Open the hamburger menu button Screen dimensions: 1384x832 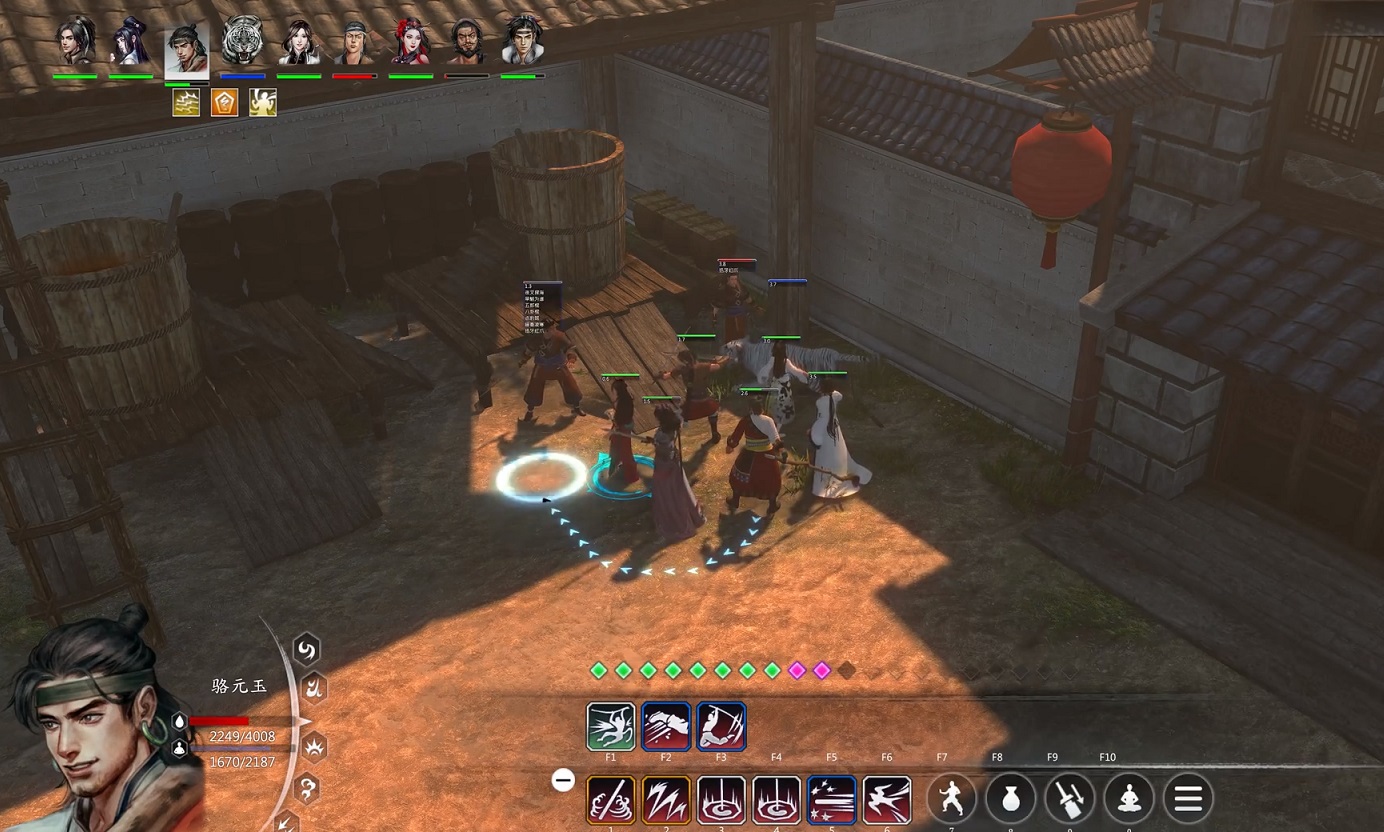[x=1188, y=799]
